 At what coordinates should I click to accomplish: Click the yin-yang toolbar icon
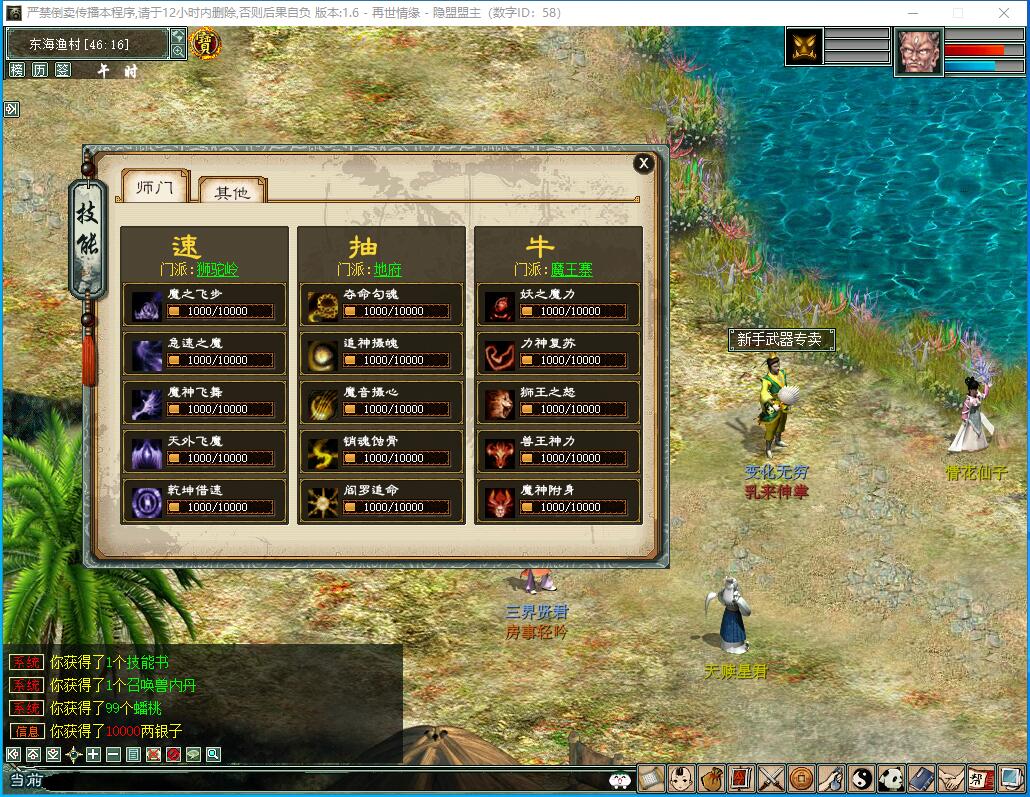click(861, 777)
